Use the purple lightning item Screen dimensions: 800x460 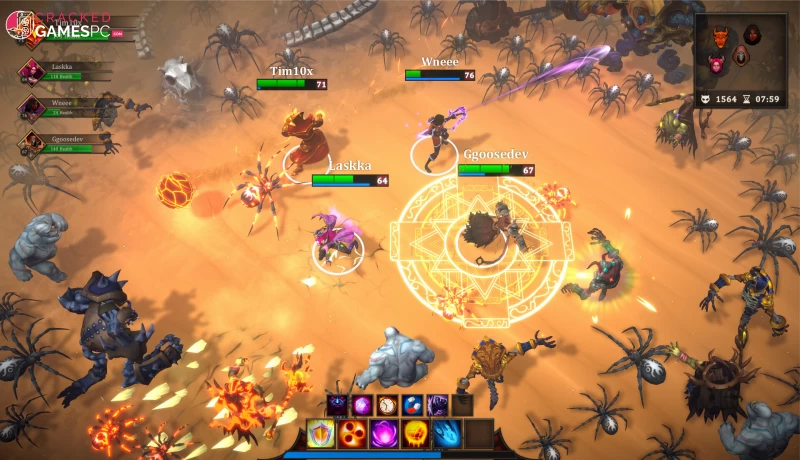coord(437,405)
